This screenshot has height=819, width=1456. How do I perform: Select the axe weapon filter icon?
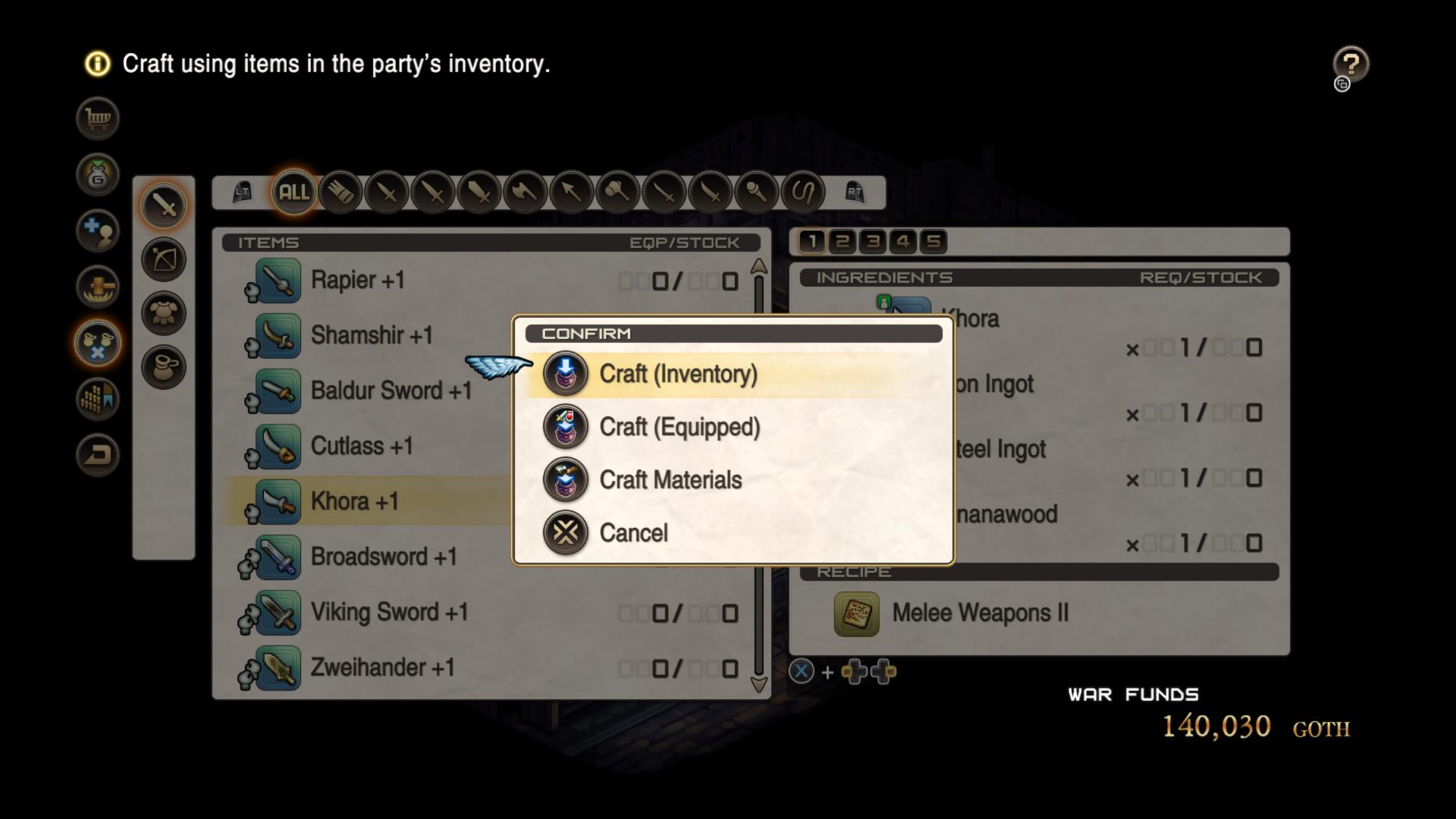pyautogui.click(x=526, y=193)
